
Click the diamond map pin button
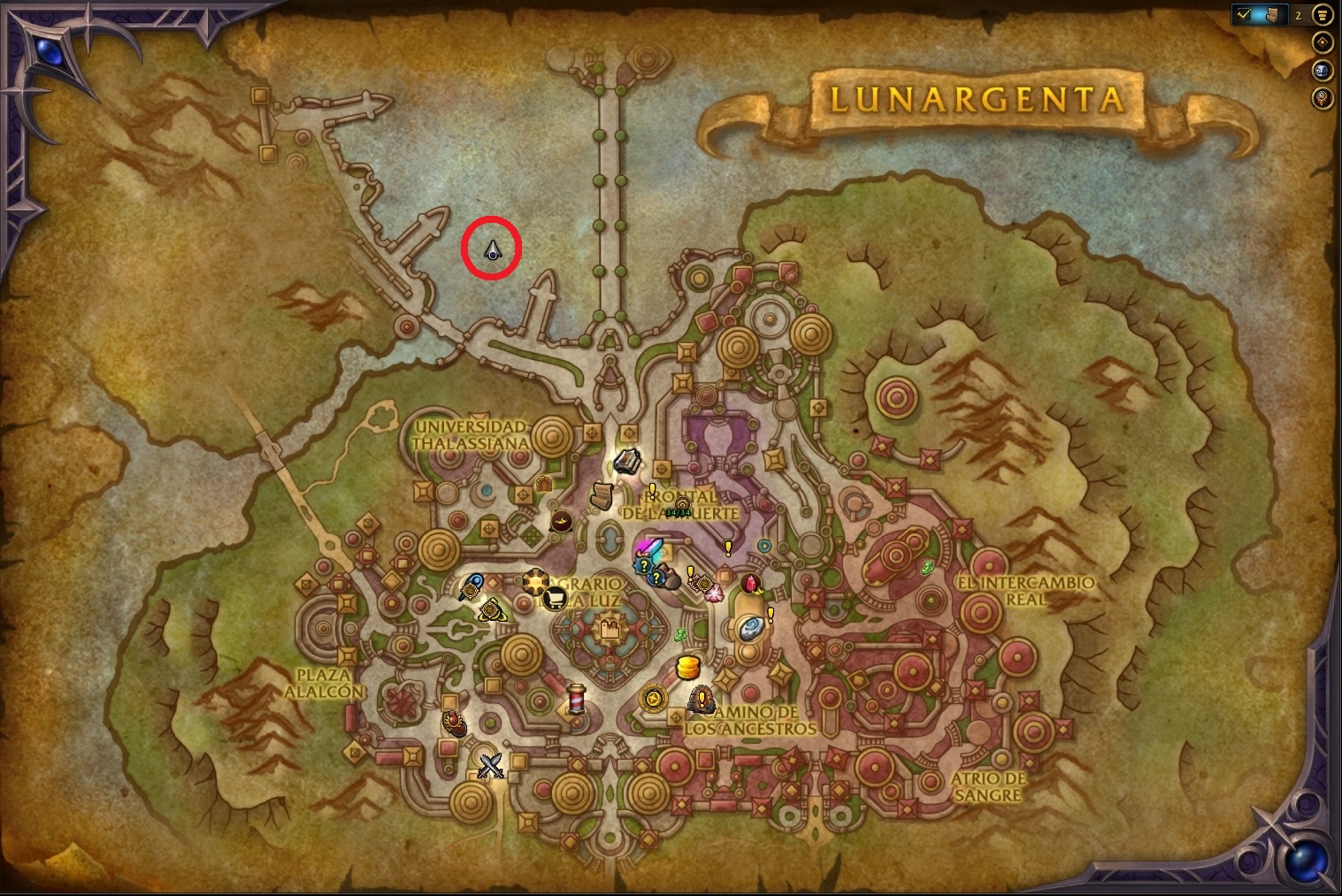click(1323, 42)
